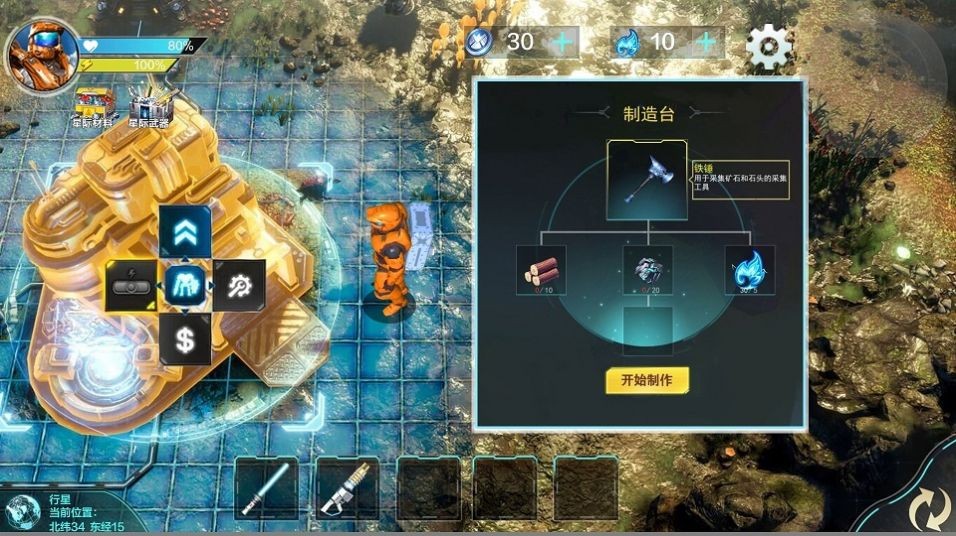Sell building with dollar sign button
The width and height of the screenshot is (956, 536).
click(184, 340)
